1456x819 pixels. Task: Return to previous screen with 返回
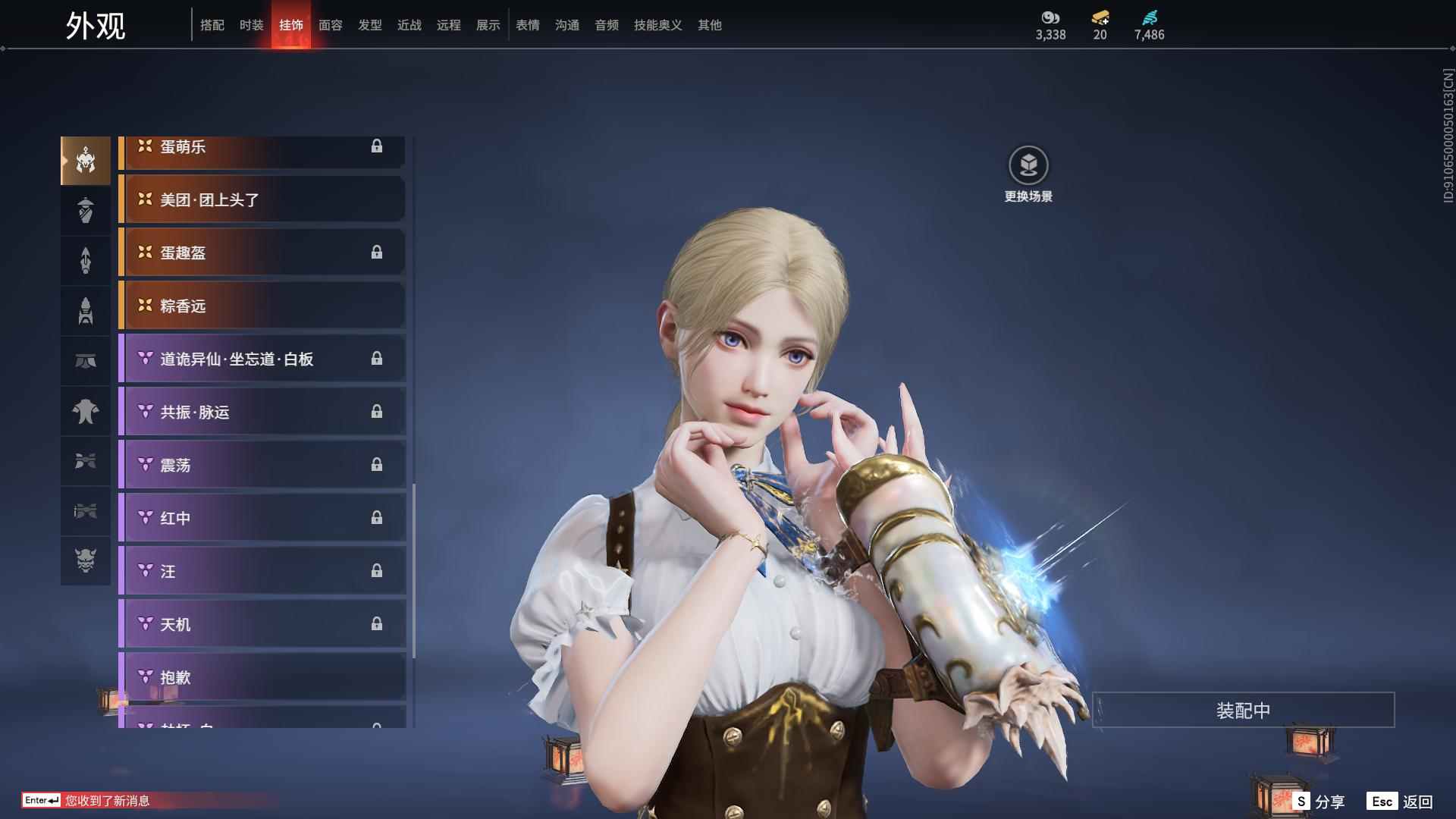pyautogui.click(x=1401, y=802)
